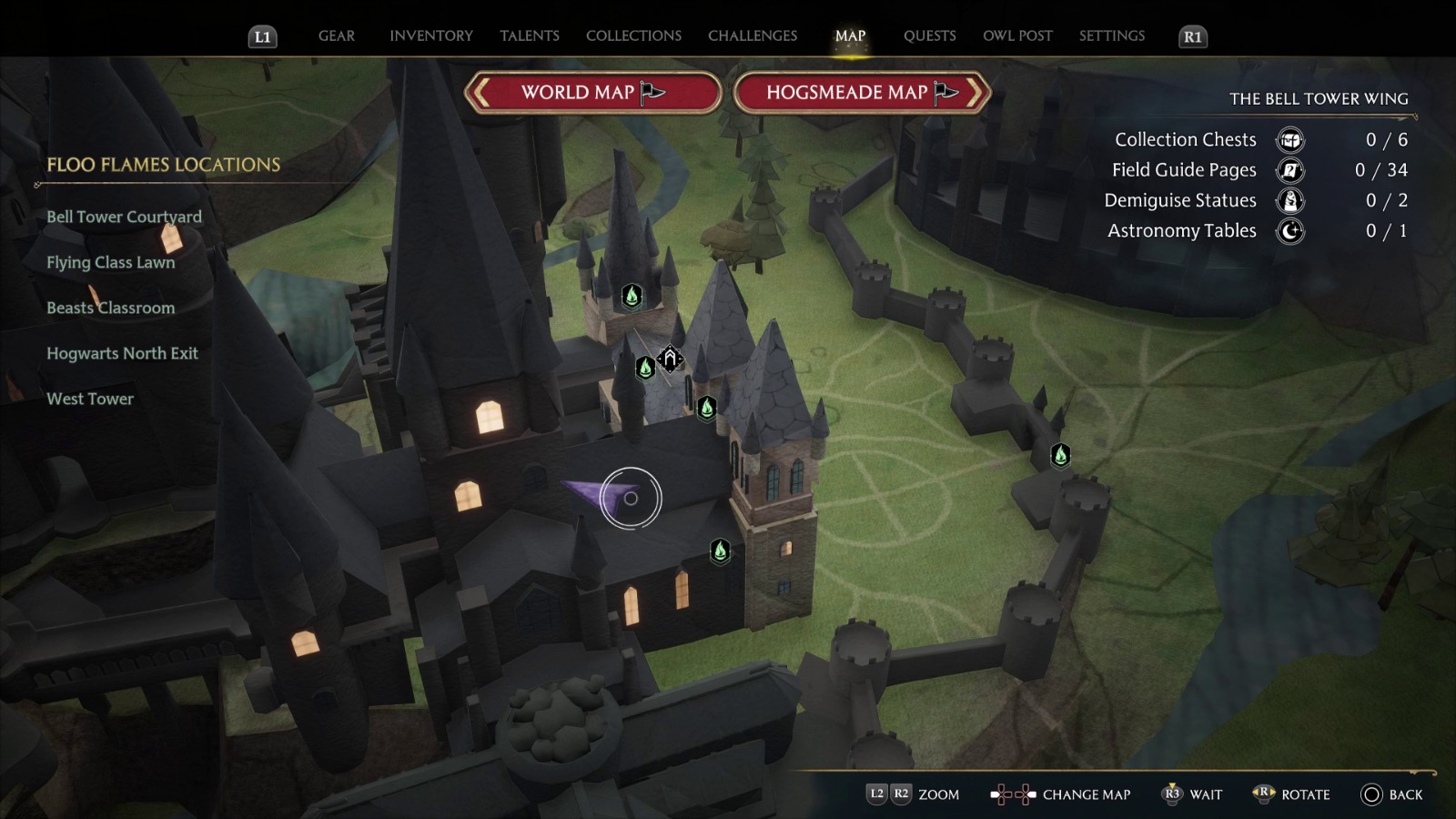Switch to the QUESTS tab
The image size is (1456, 819).
pos(929,35)
